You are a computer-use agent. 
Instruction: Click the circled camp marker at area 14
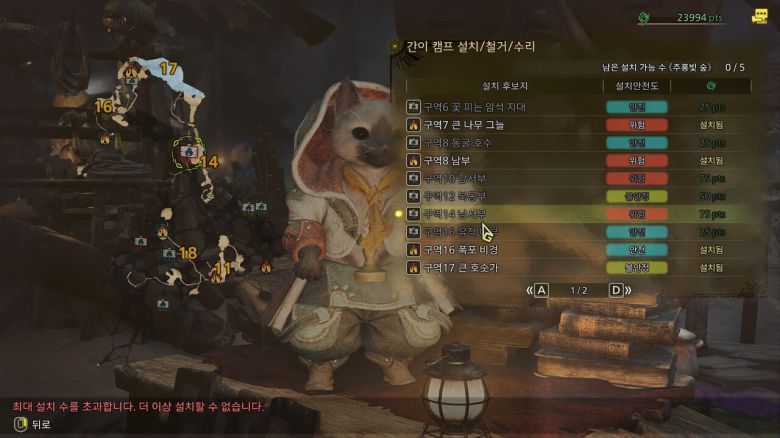[x=186, y=151]
